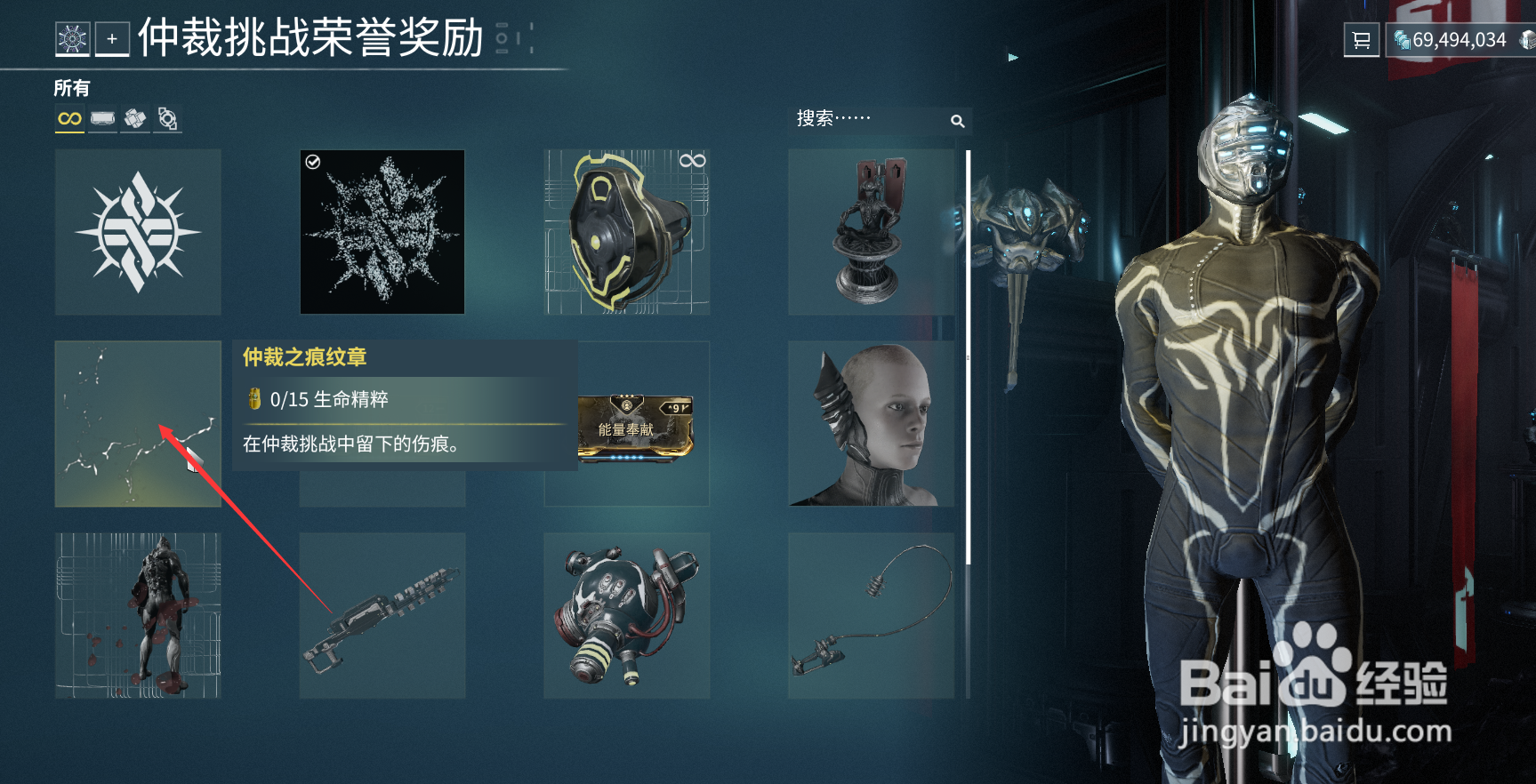This screenshot has height=784, width=1536.
Task: Click inside the '搜索……' search field
Action: point(854,119)
